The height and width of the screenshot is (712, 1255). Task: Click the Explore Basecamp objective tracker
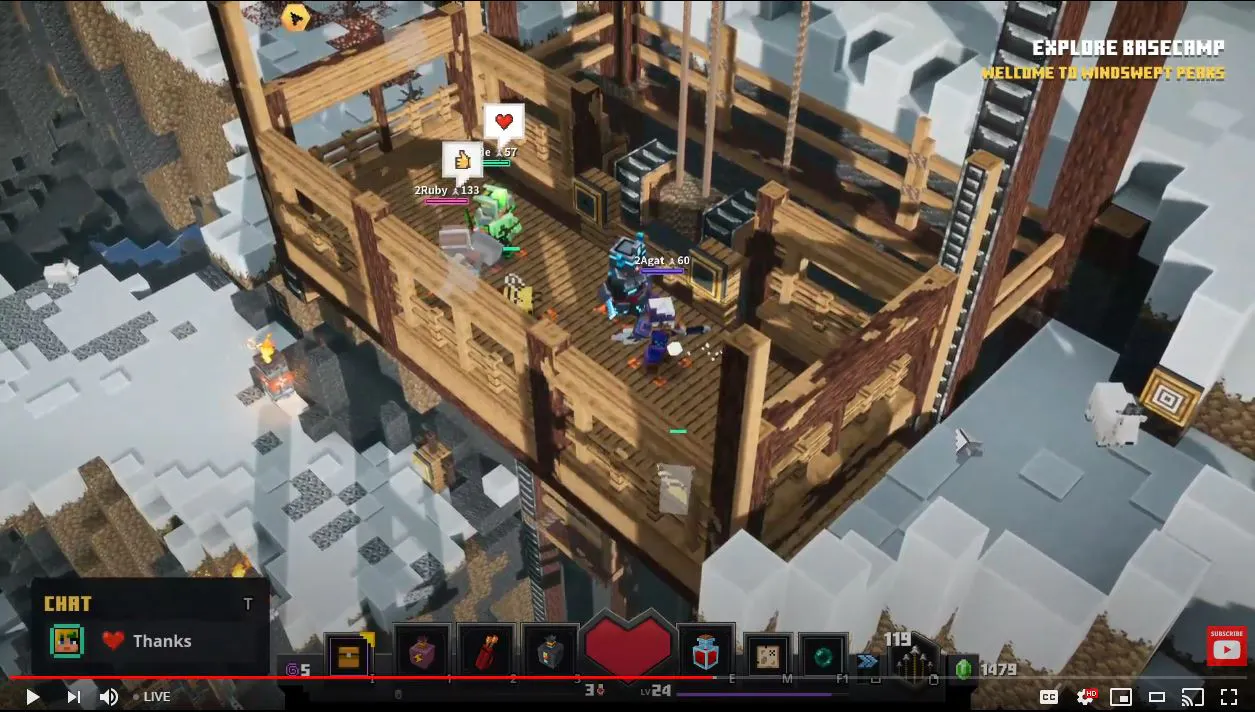tap(1128, 48)
